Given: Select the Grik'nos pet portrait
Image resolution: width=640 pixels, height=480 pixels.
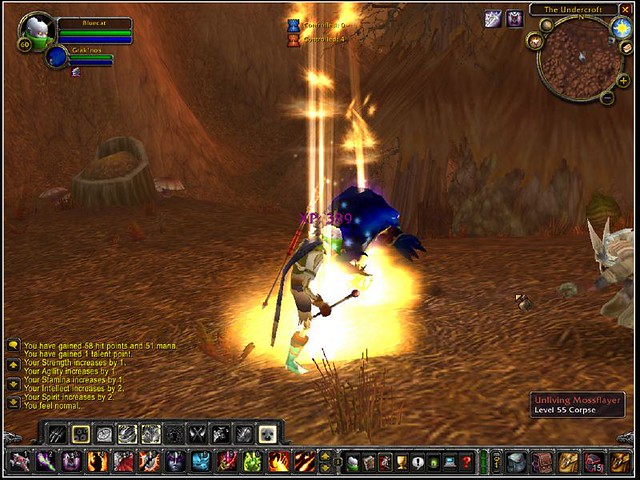Looking at the screenshot, I should point(57,57).
